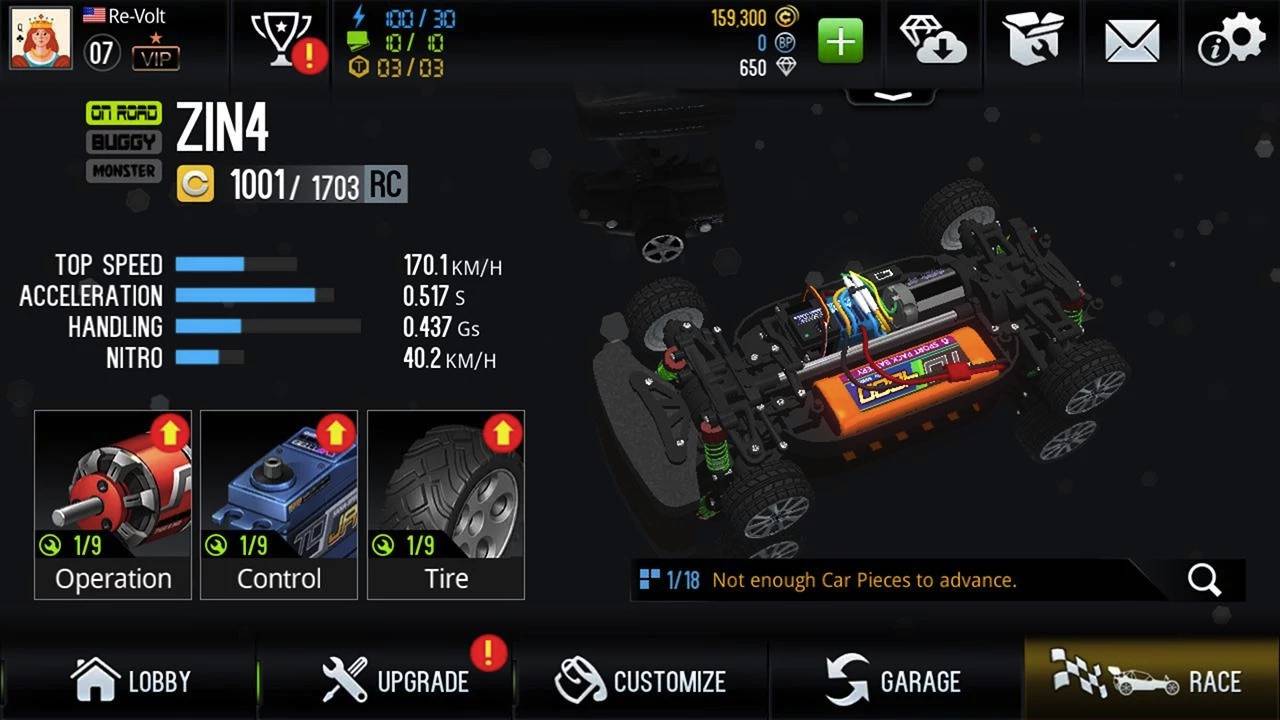Open the parts box with wrench icon
Screen dimensions: 1280x720
(1034, 41)
